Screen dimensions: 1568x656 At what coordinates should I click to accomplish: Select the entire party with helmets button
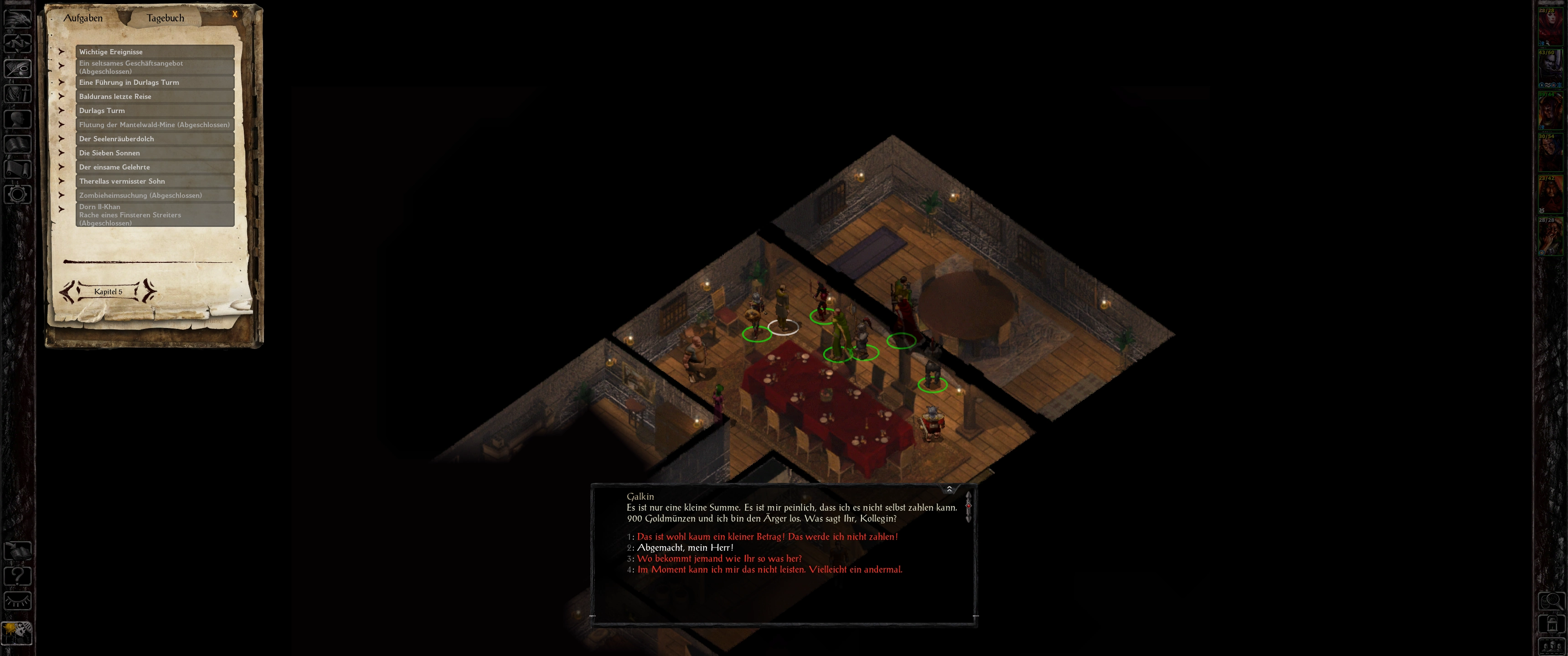click(x=1552, y=646)
